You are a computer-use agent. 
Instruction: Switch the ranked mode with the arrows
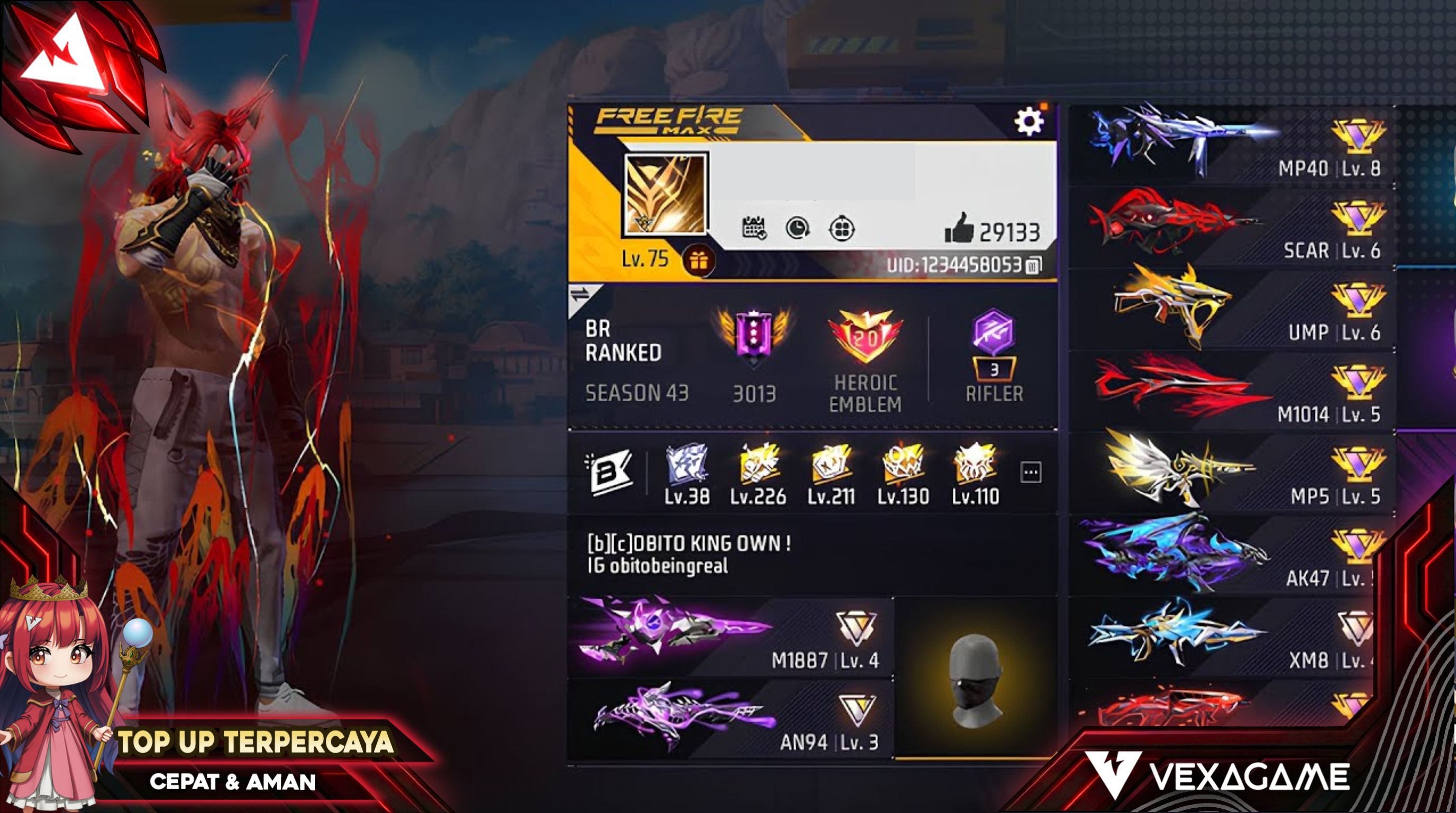580,295
